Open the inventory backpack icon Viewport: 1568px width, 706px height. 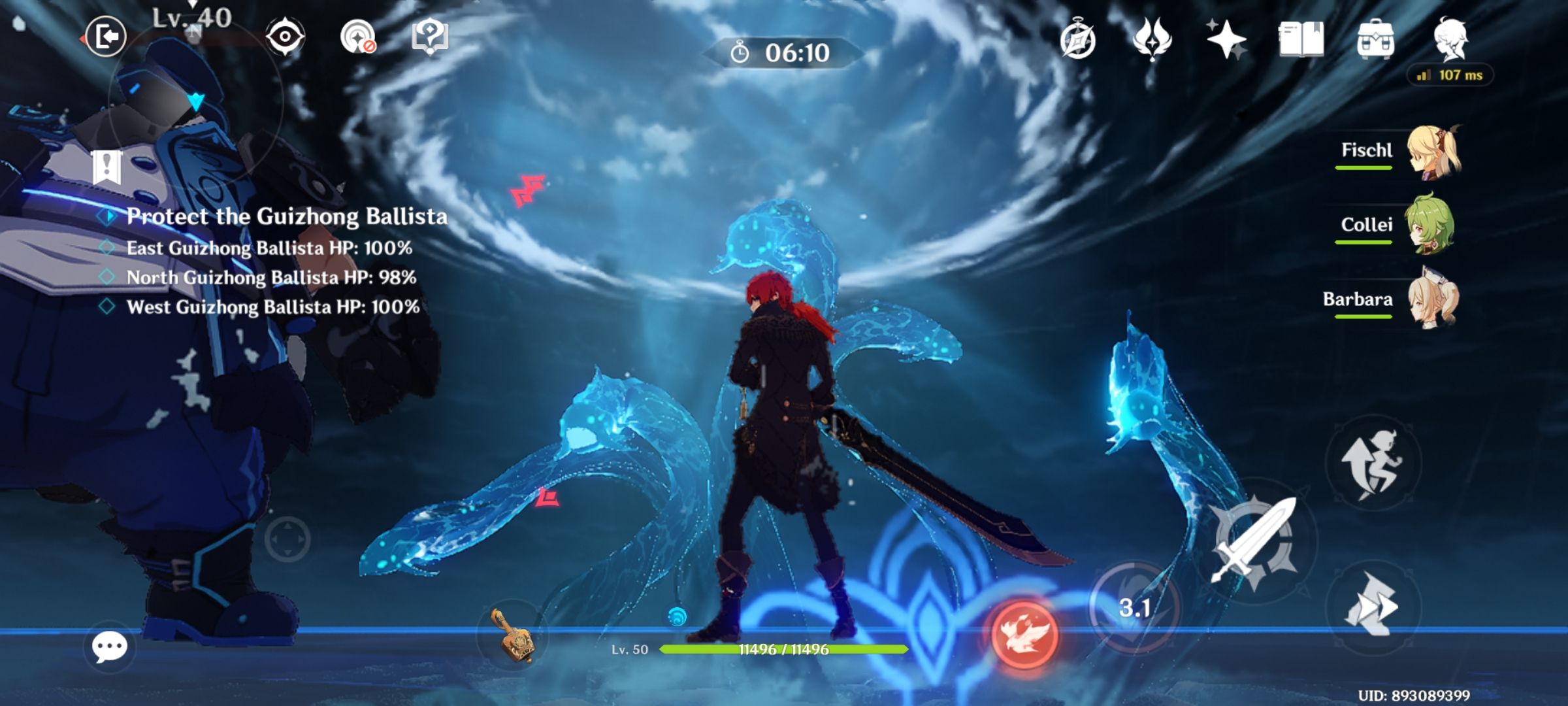[1376, 39]
